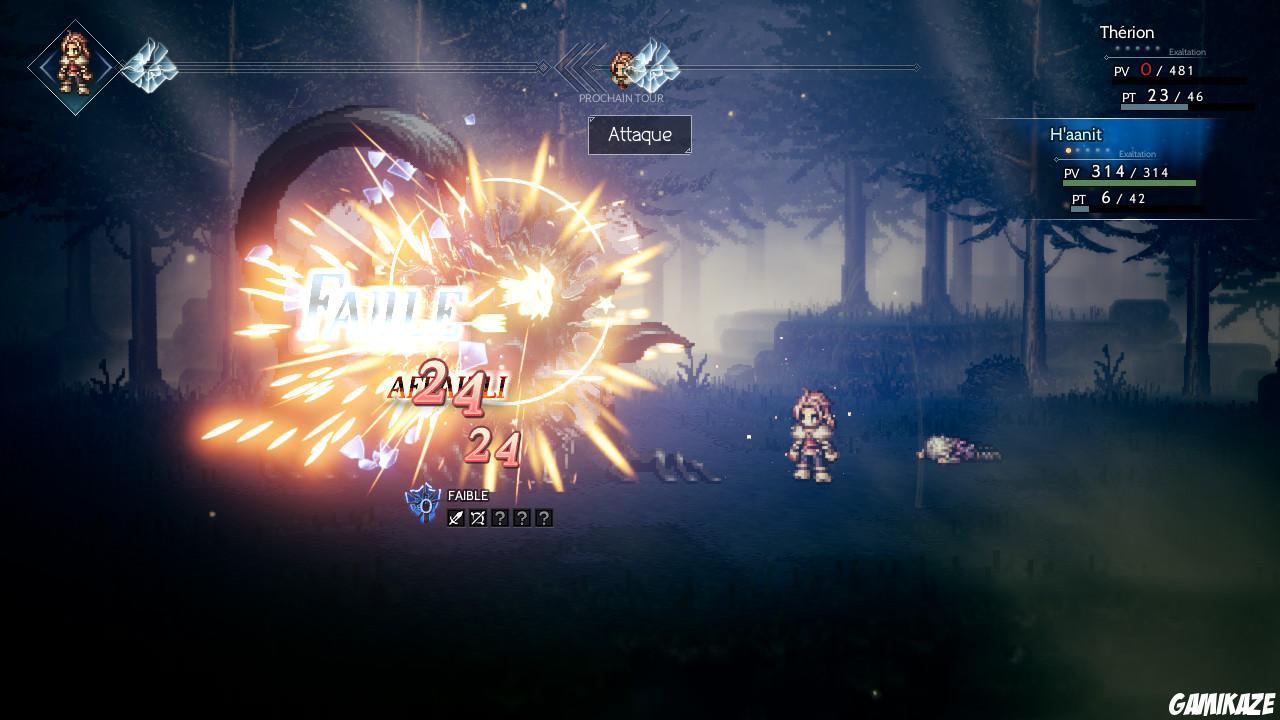This screenshot has width=1280, height=720.
Task: Click the H'aanit name label
Action: (1076, 134)
